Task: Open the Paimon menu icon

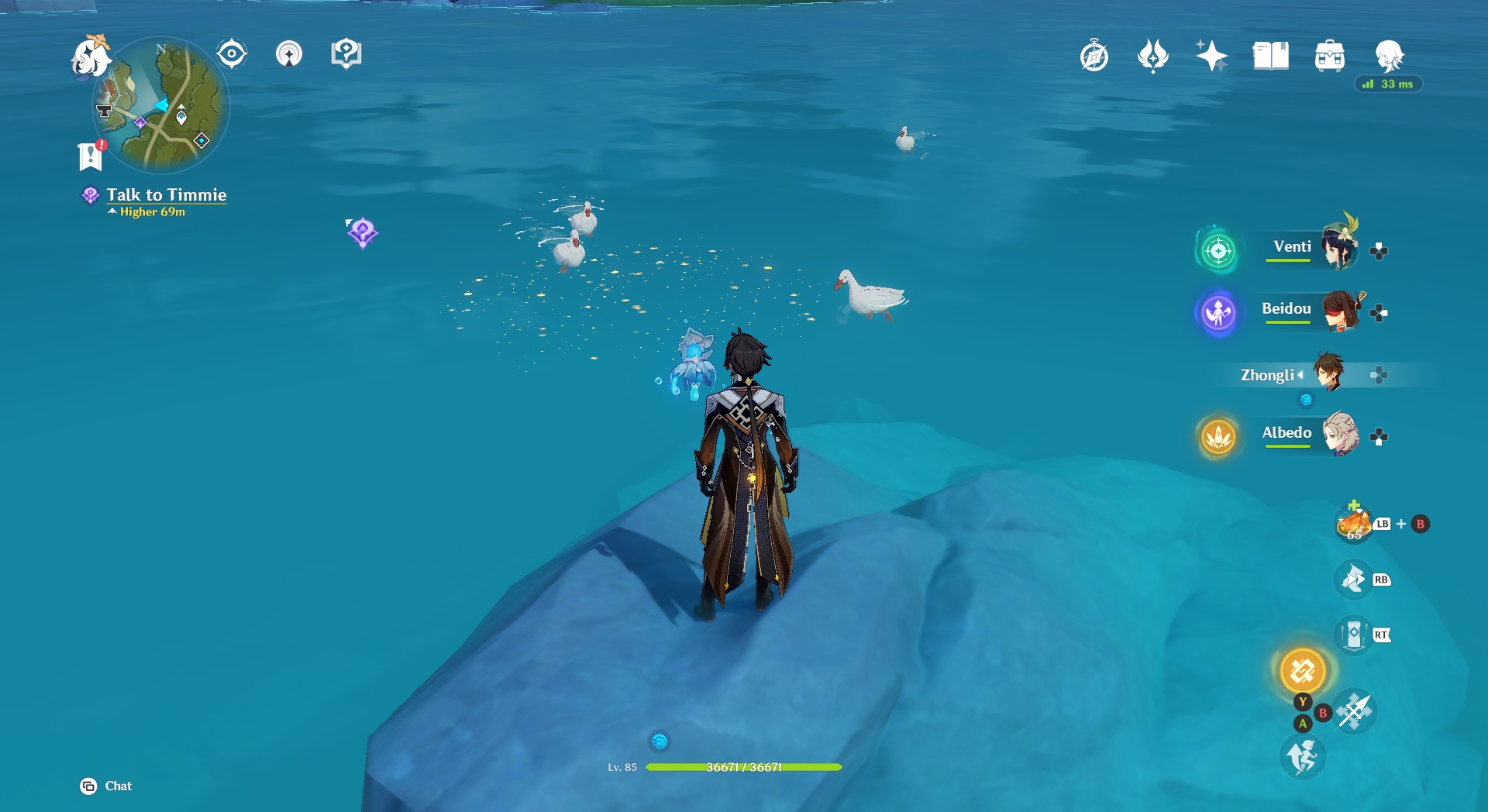Action: [90, 57]
